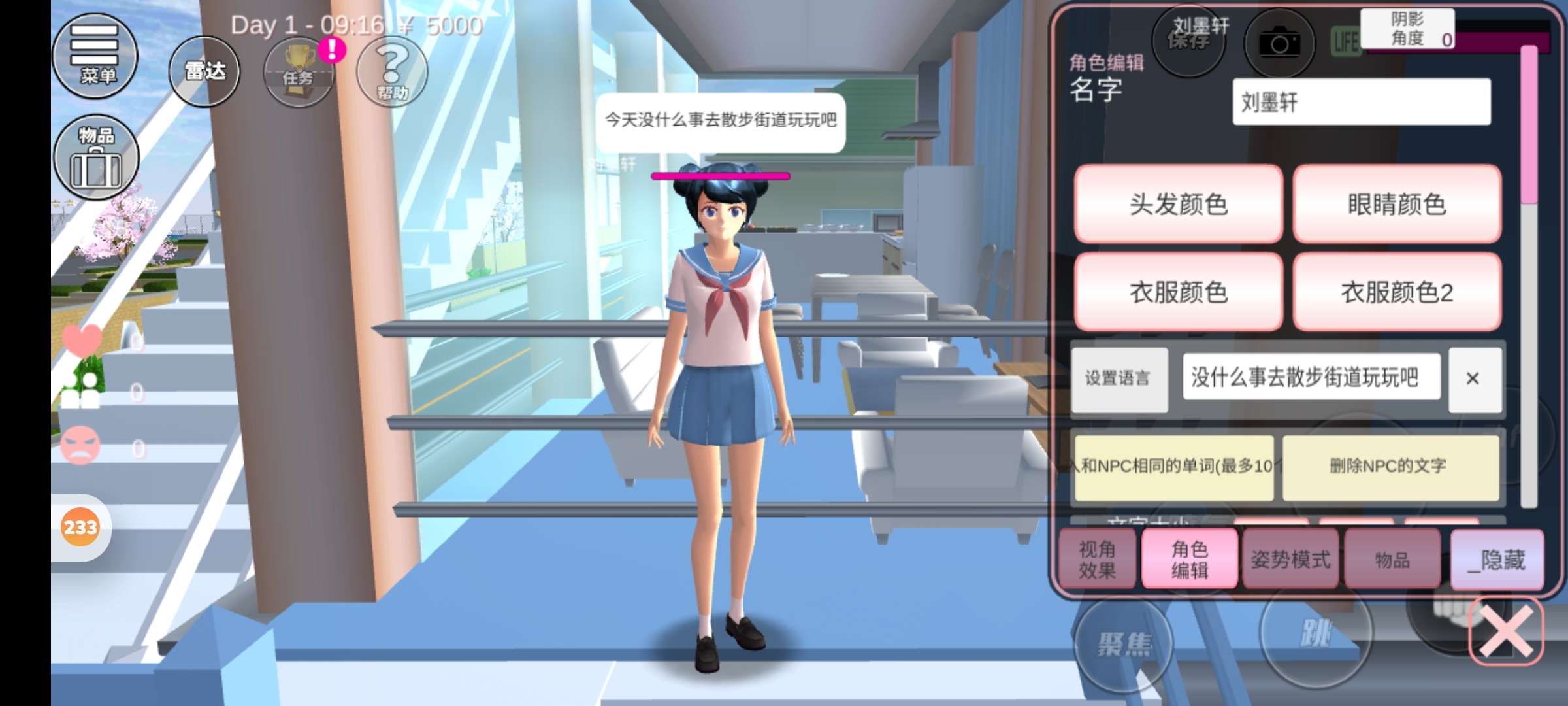The image size is (1568, 706).
Task: Switch to the 姿势模式 pose tab
Action: coord(1290,560)
